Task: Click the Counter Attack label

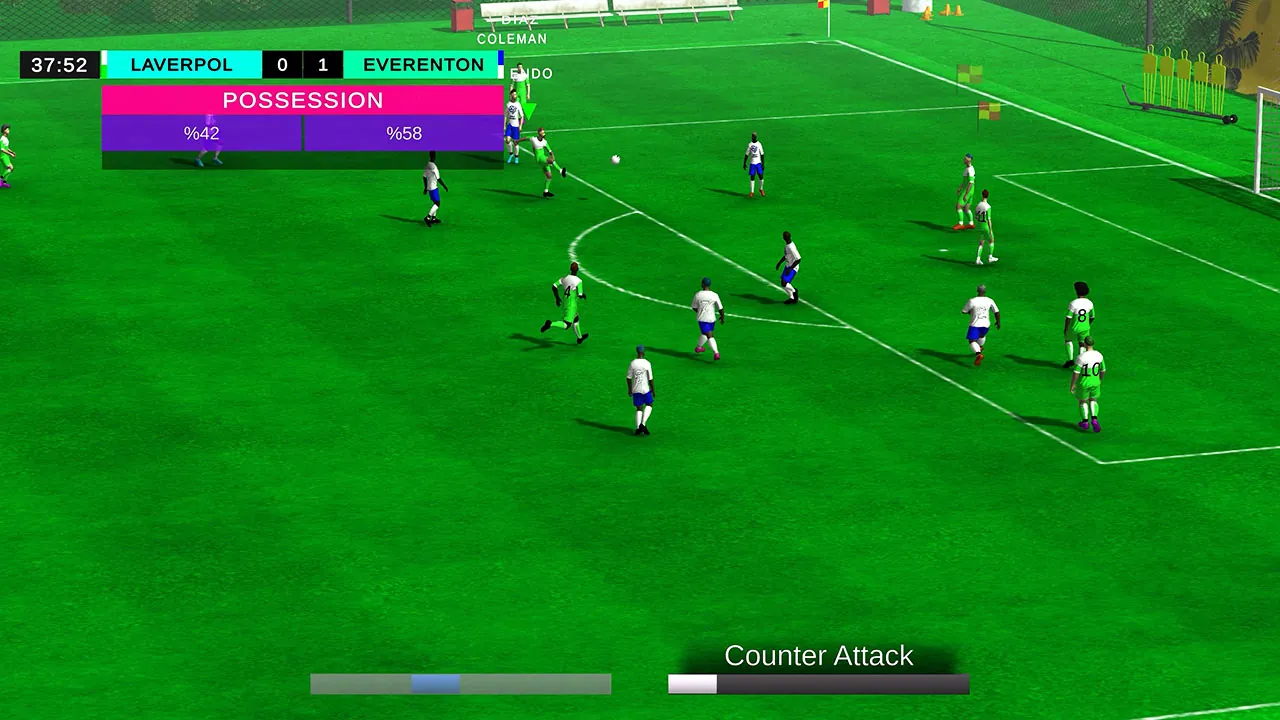Action: pos(818,656)
